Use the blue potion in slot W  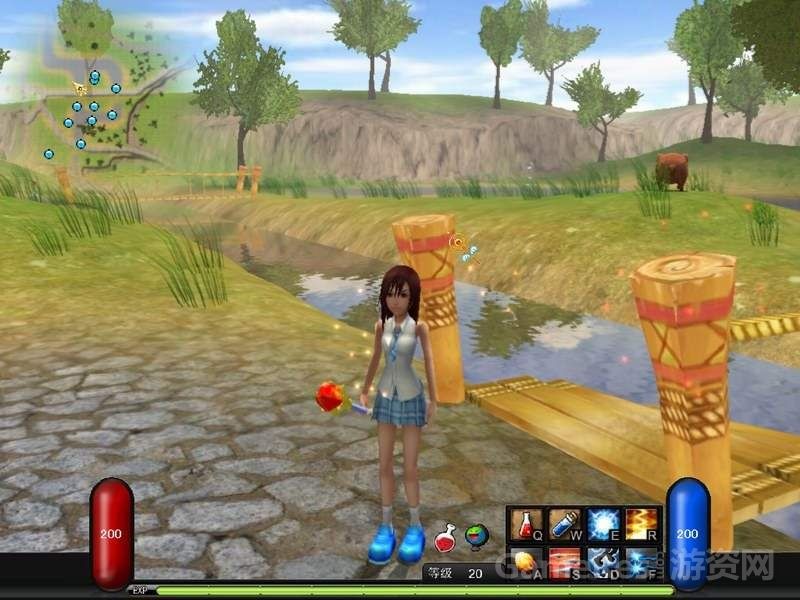tap(565, 524)
